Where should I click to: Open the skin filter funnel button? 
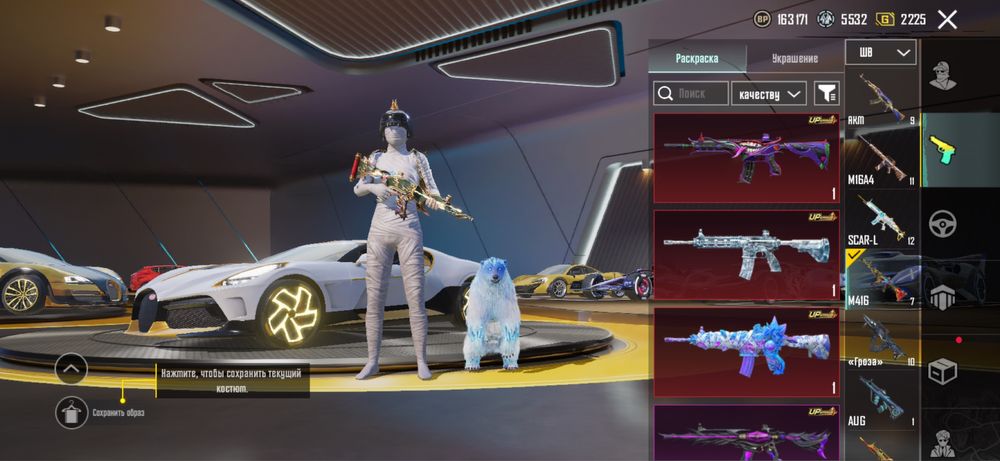tap(826, 94)
